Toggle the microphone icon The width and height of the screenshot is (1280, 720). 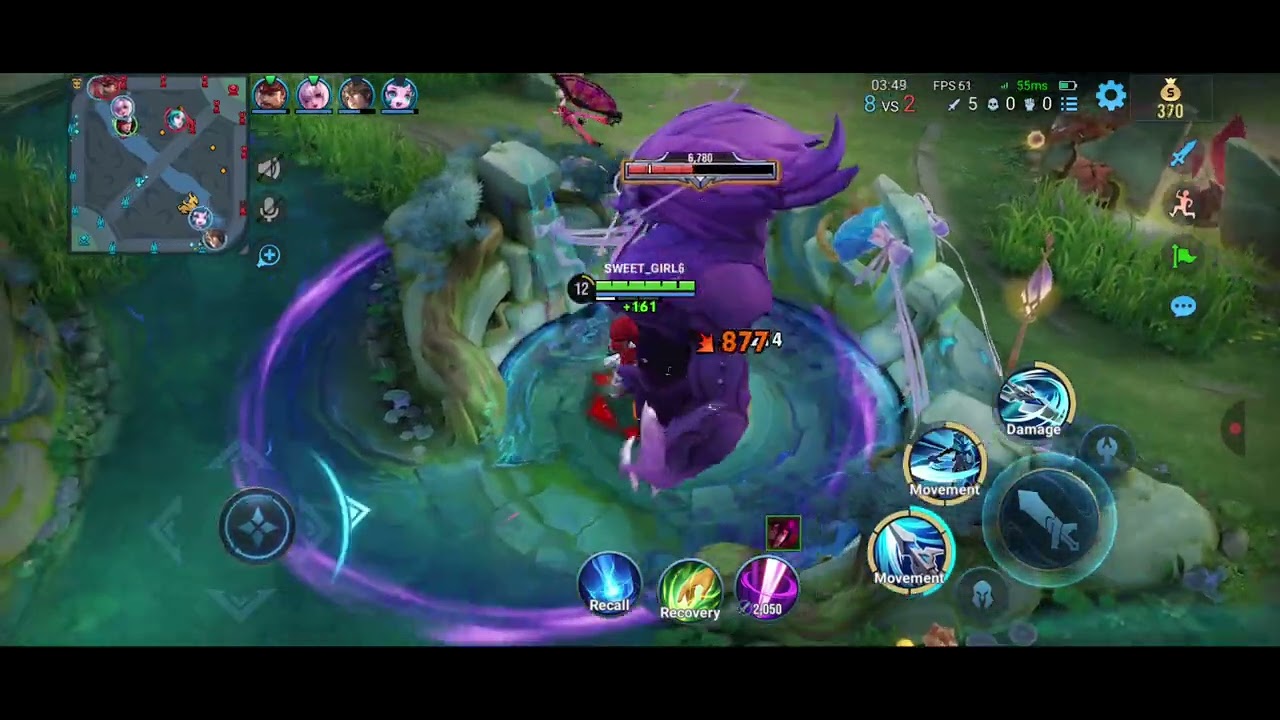point(268,209)
